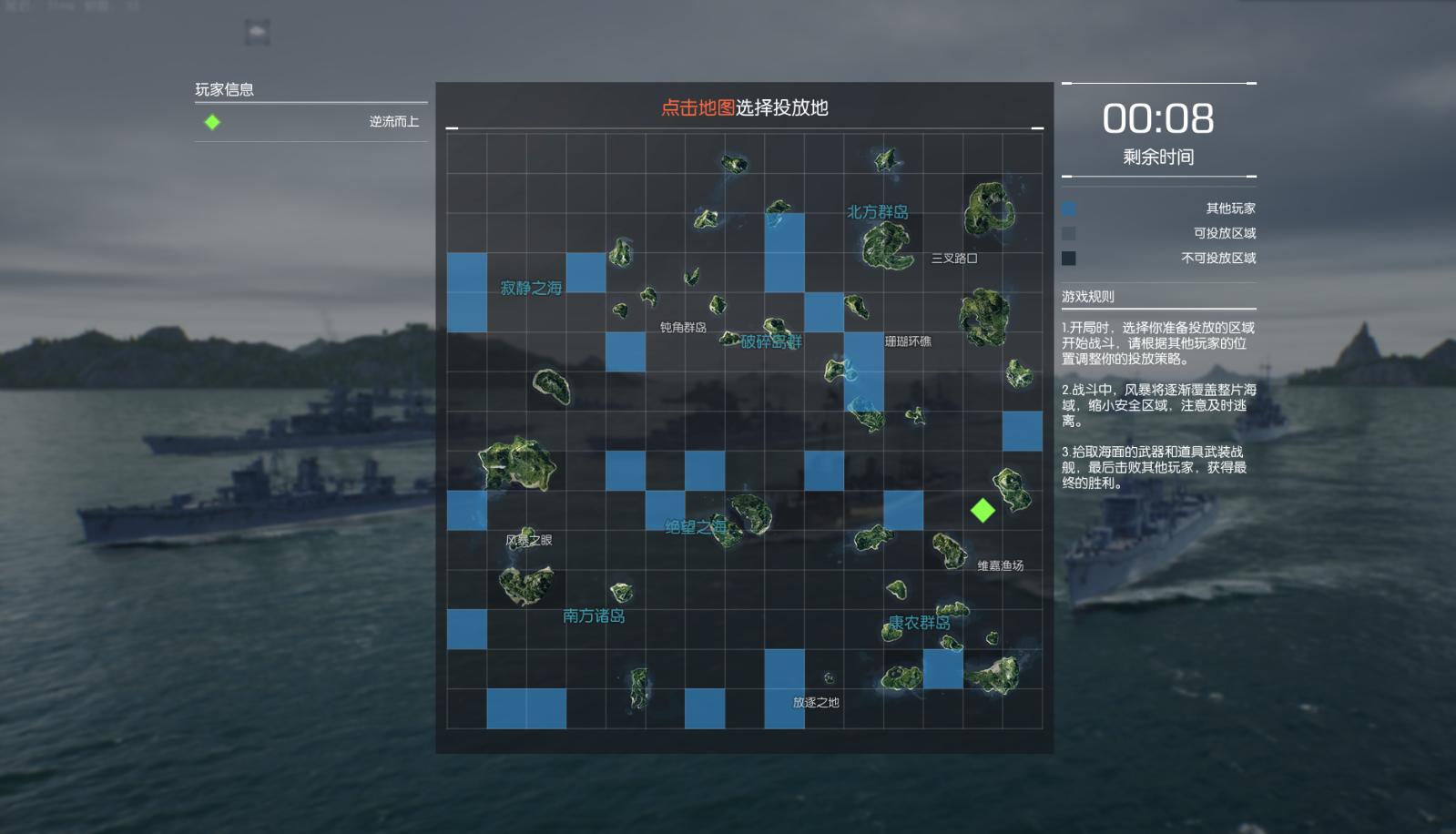Click the blue 其他玩家 legend swatch
This screenshot has width=1456, height=834.
[x=1068, y=208]
